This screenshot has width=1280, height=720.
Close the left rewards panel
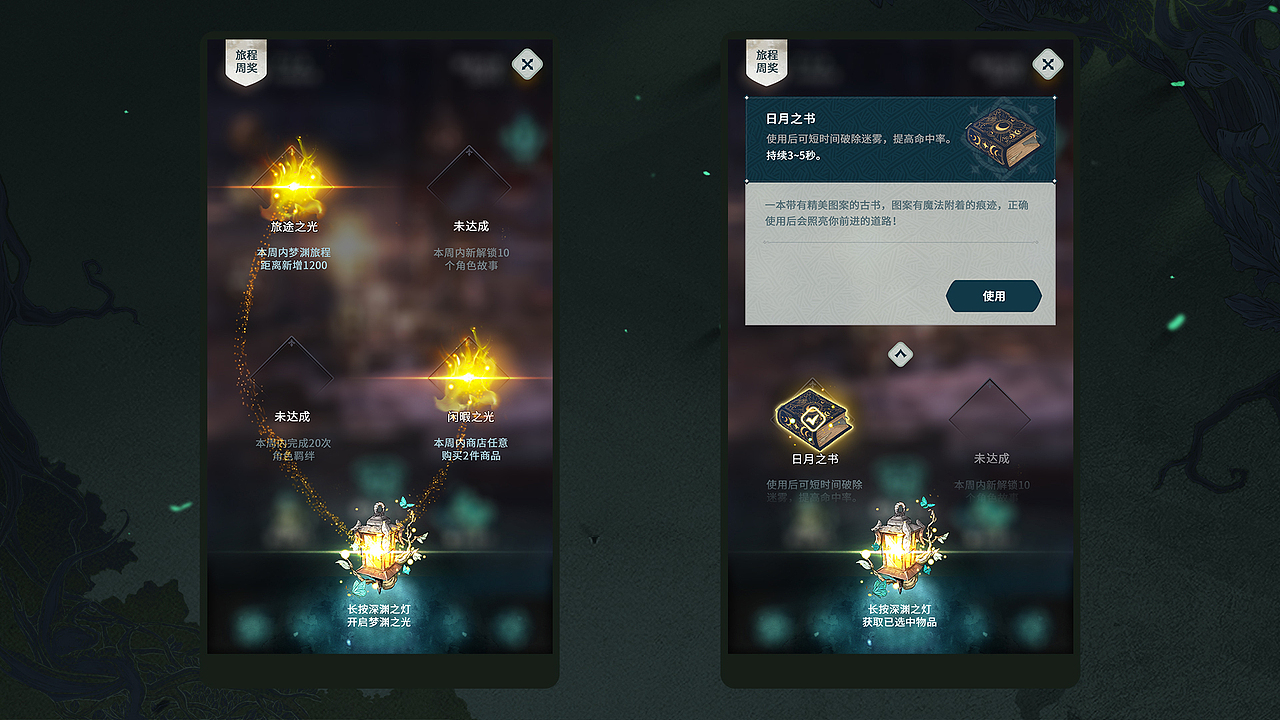coord(527,63)
